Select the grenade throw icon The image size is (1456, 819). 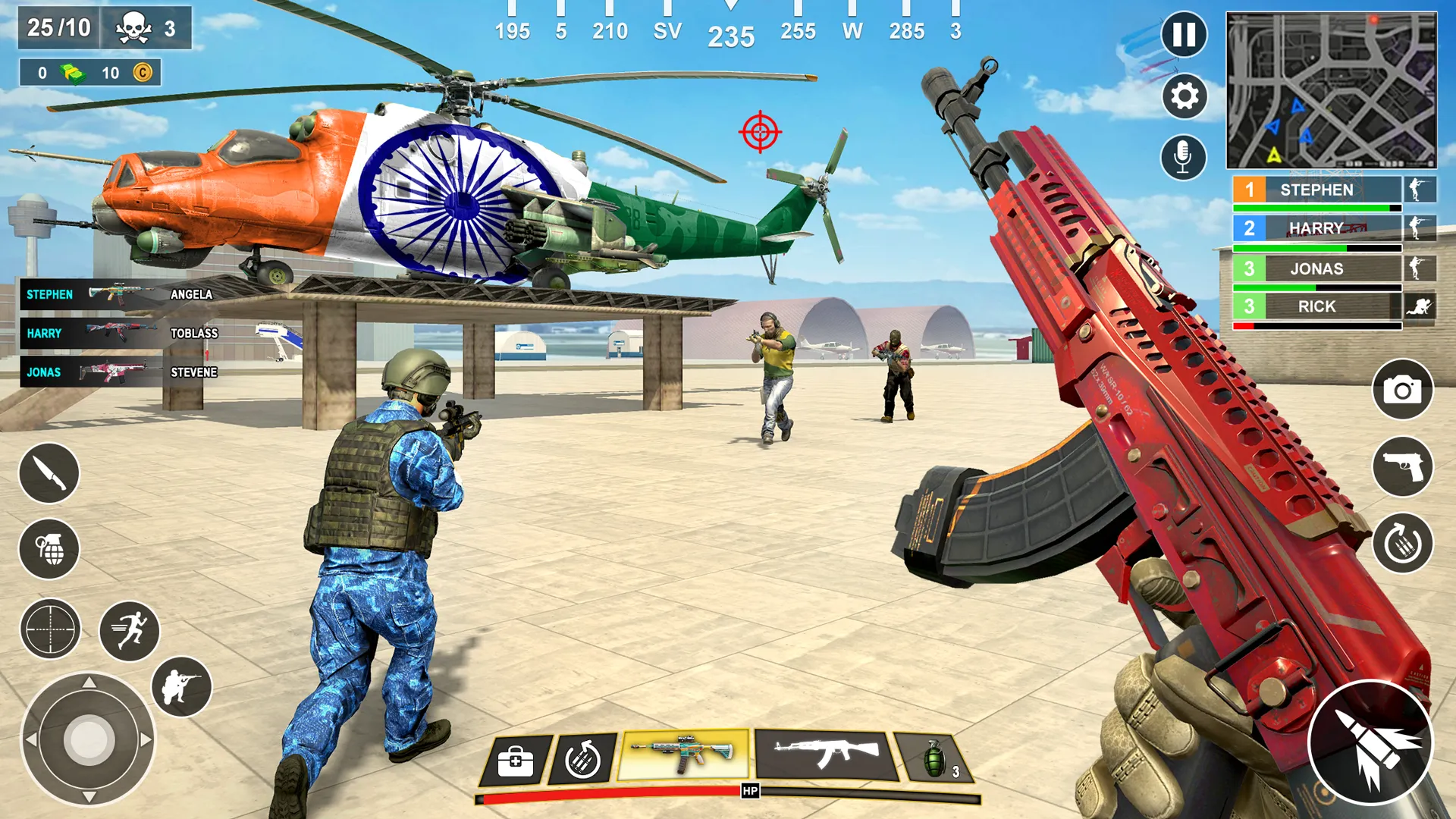pos(49,551)
